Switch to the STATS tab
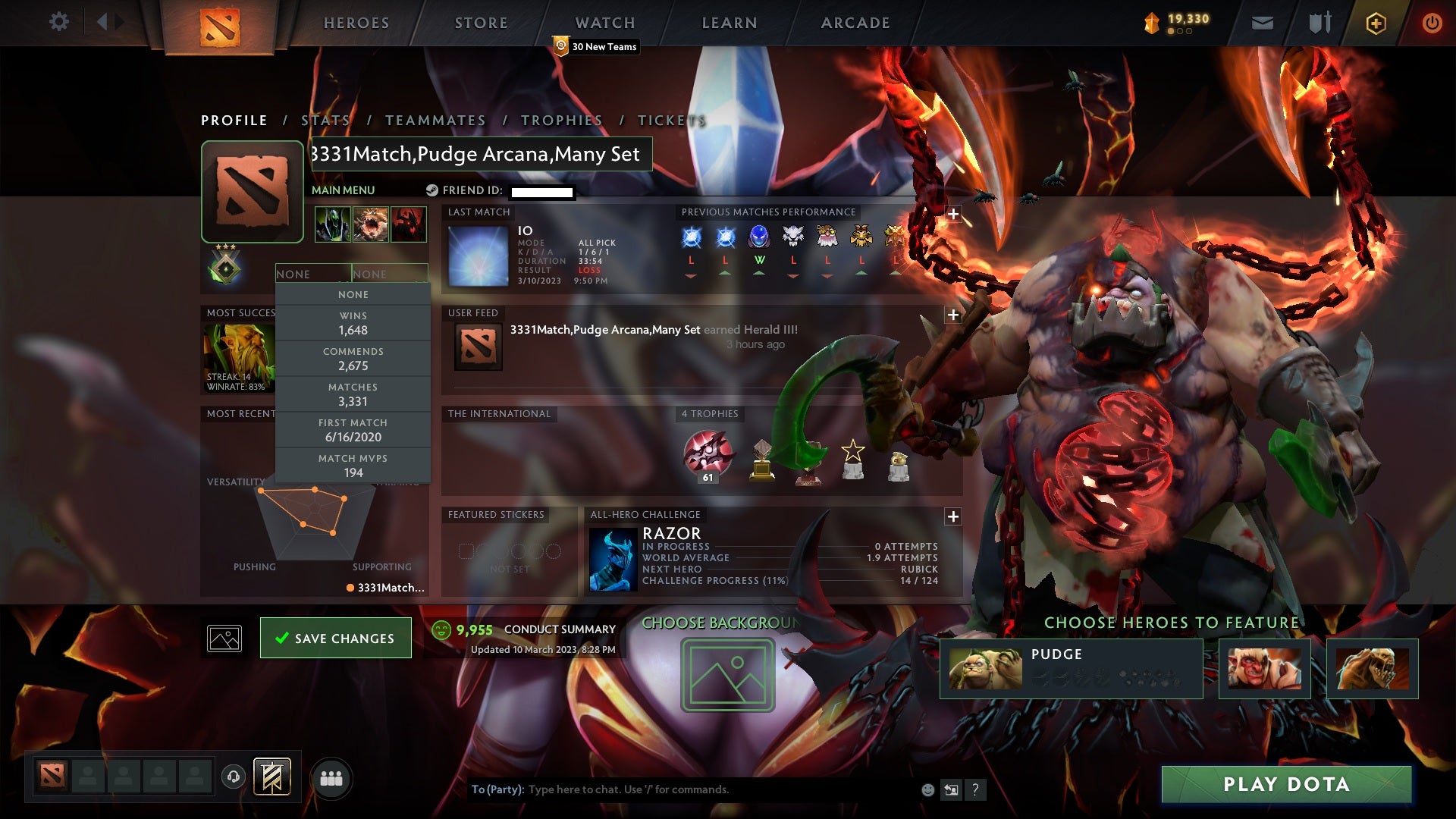 pos(325,120)
